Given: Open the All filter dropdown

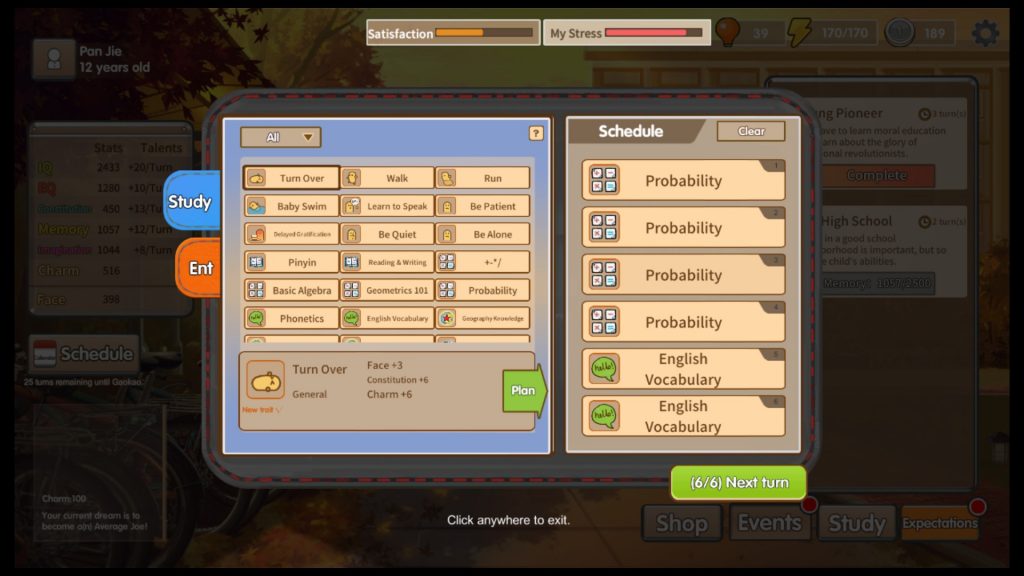Looking at the screenshot, I should (x=280, y=137).
